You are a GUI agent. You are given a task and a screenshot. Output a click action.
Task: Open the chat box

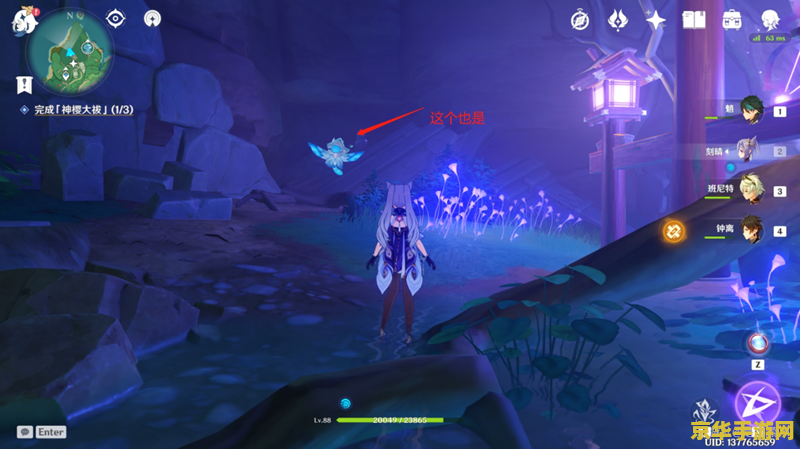(x=42, y=432)
